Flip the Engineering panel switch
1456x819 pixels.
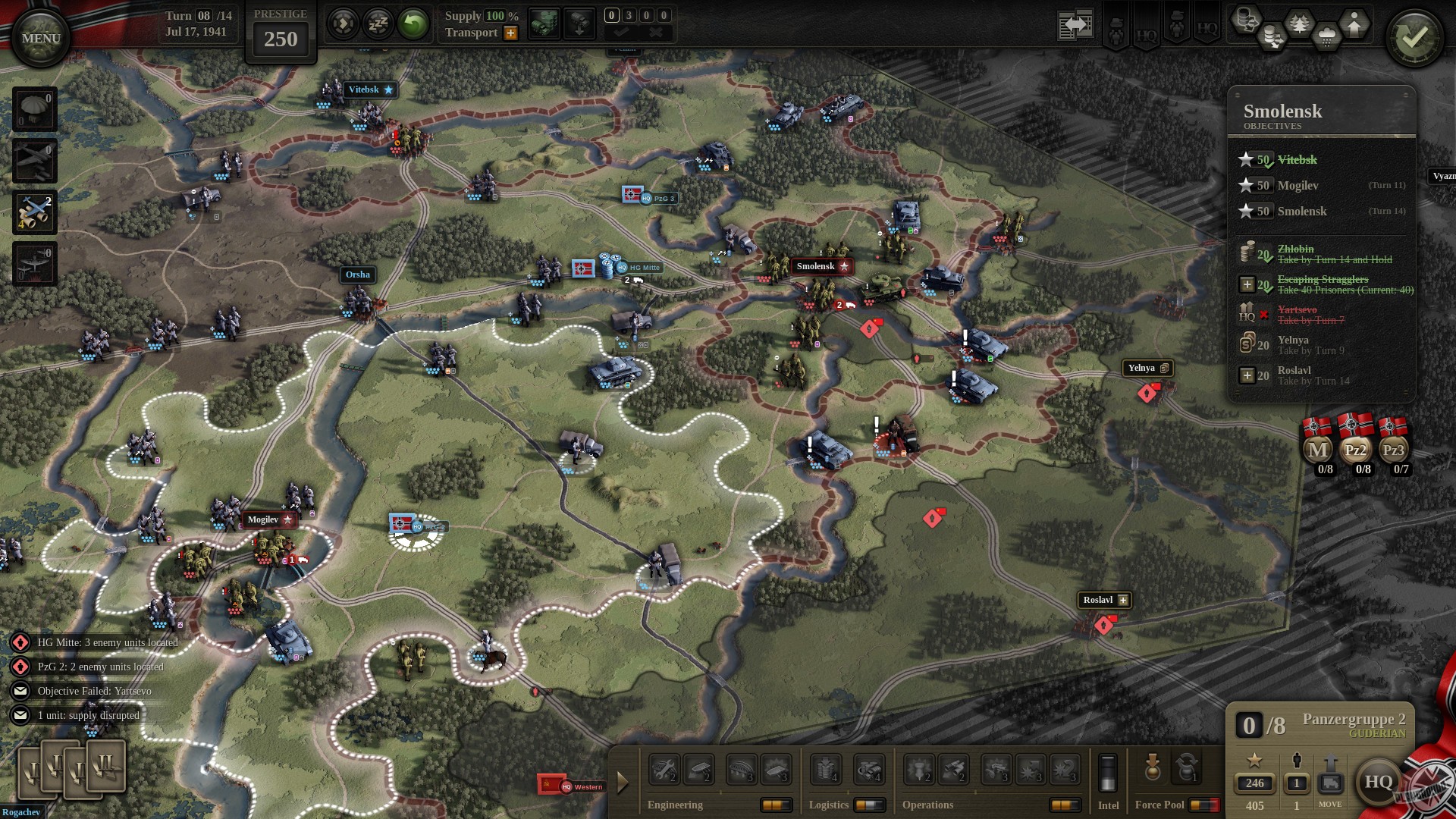777,806
